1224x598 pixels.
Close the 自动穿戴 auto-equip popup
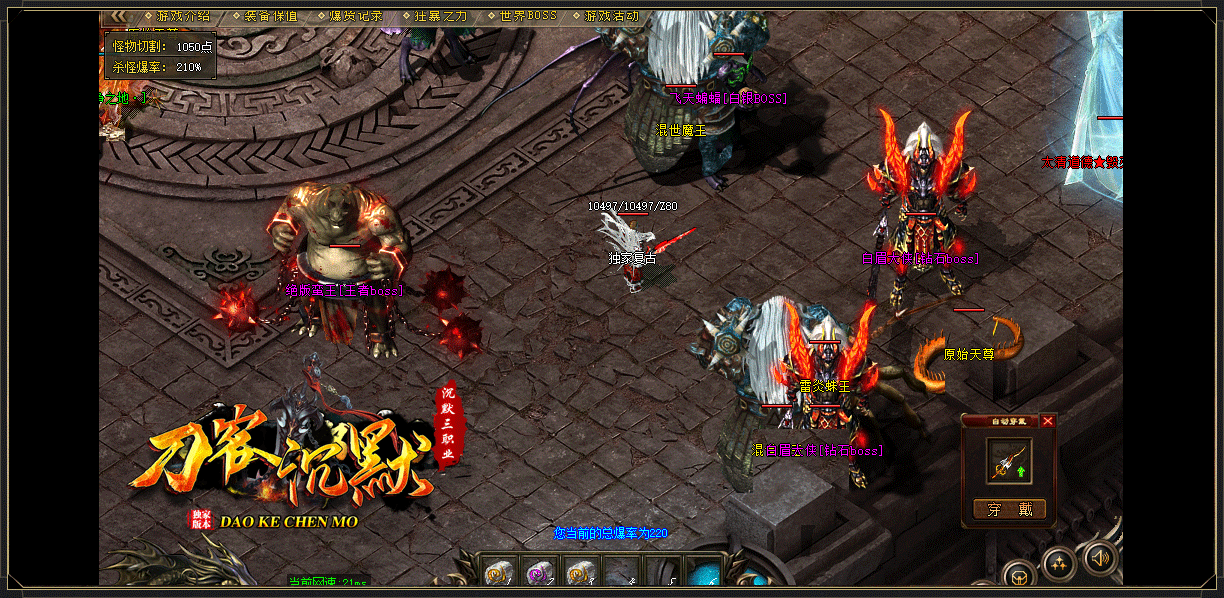click(x=1048, y=421)
